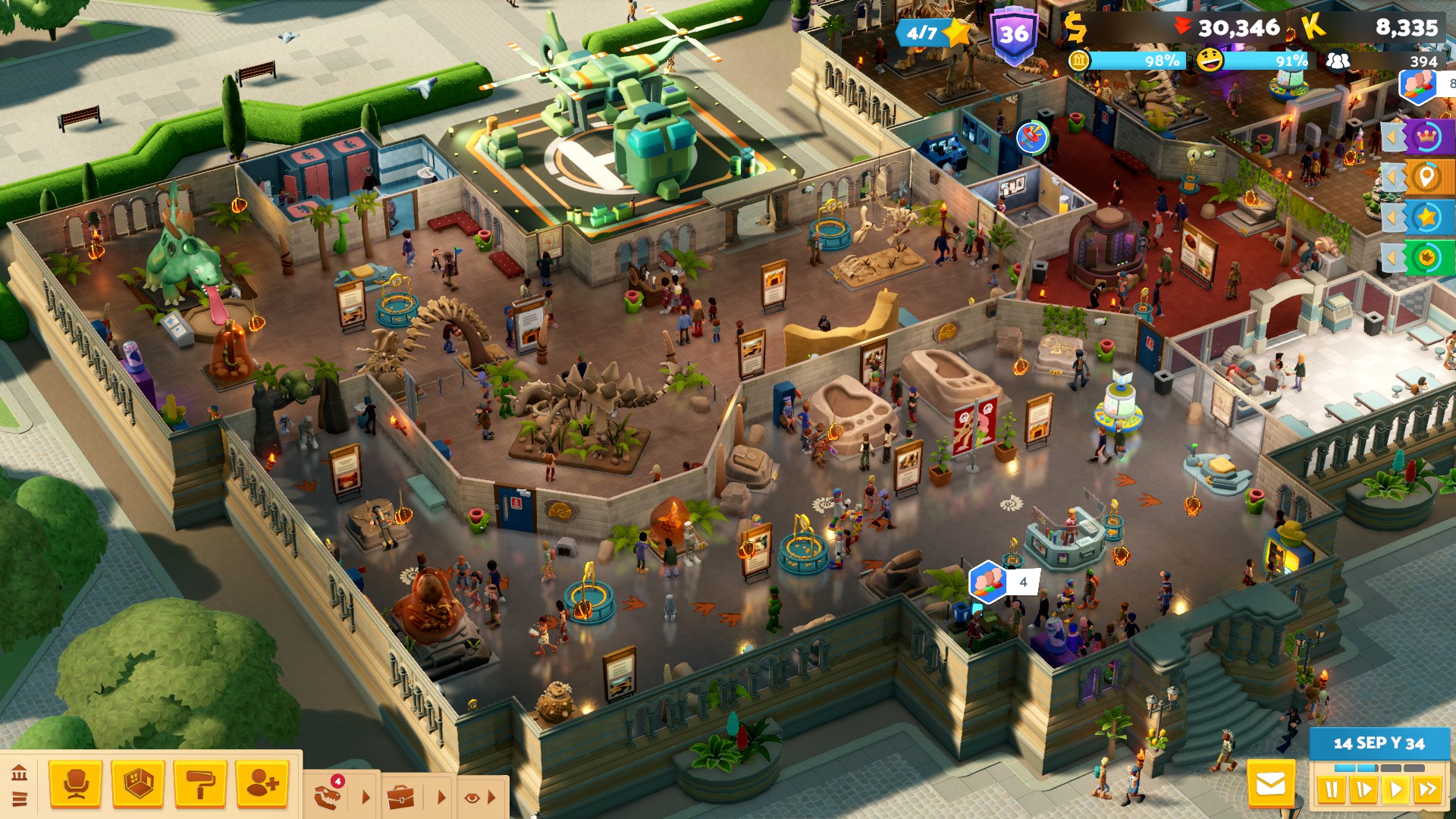This screenshot has width=1456, height=819.
Task: Open the stacked-lines main menu icon
Action: click(x=20, y=799)
